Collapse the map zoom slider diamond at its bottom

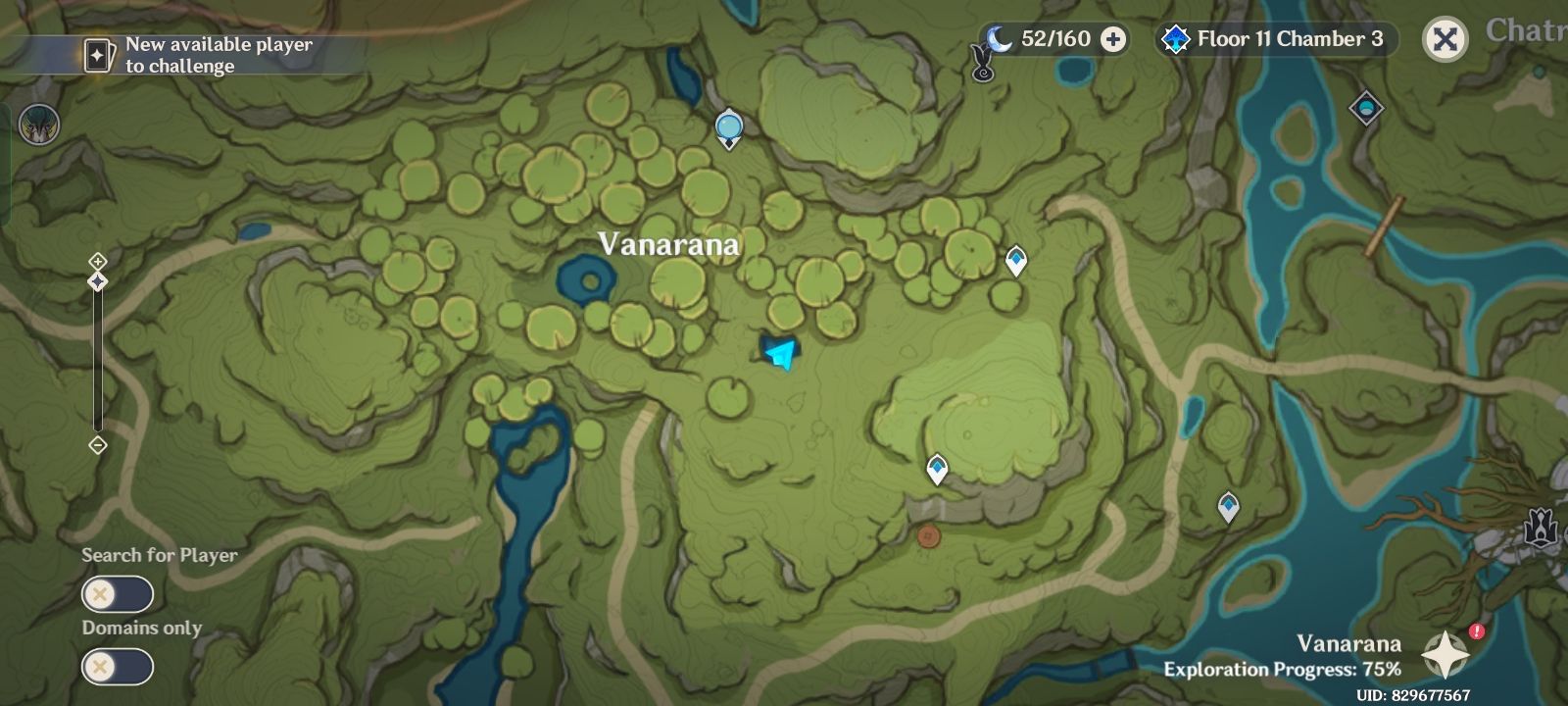(x=98, y=446)
